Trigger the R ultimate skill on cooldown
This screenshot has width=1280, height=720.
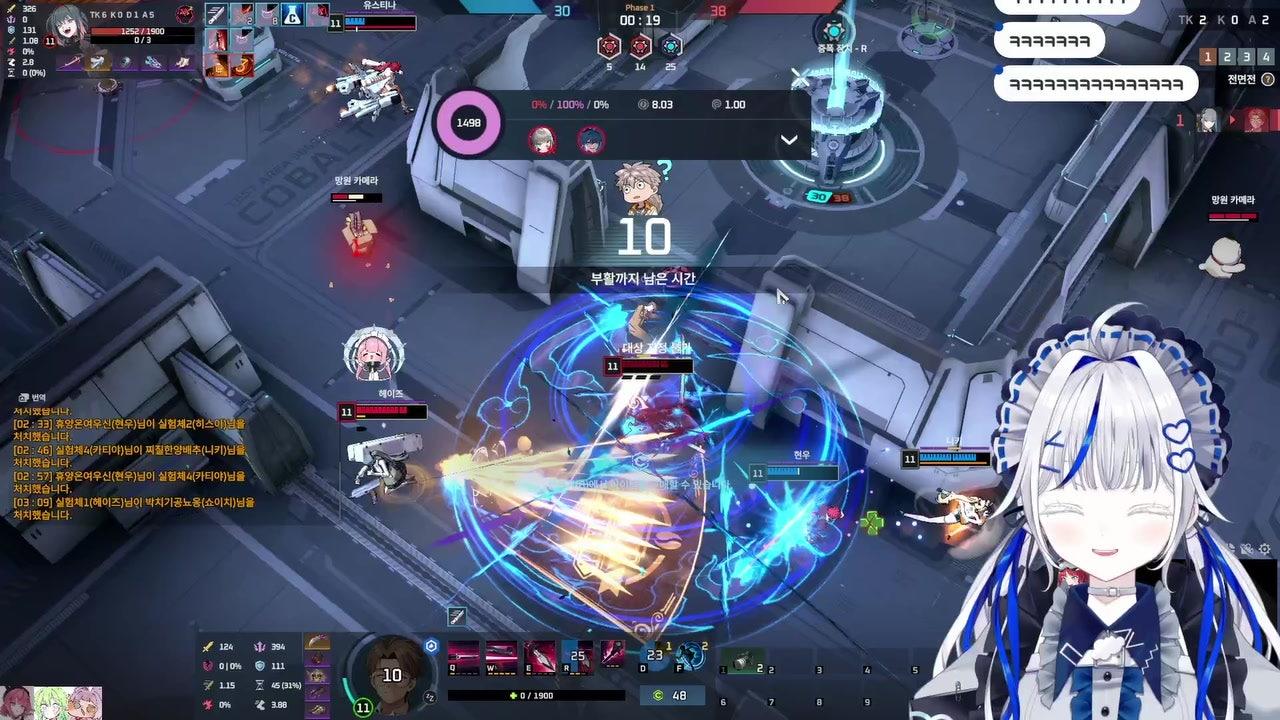coord(577,655)
